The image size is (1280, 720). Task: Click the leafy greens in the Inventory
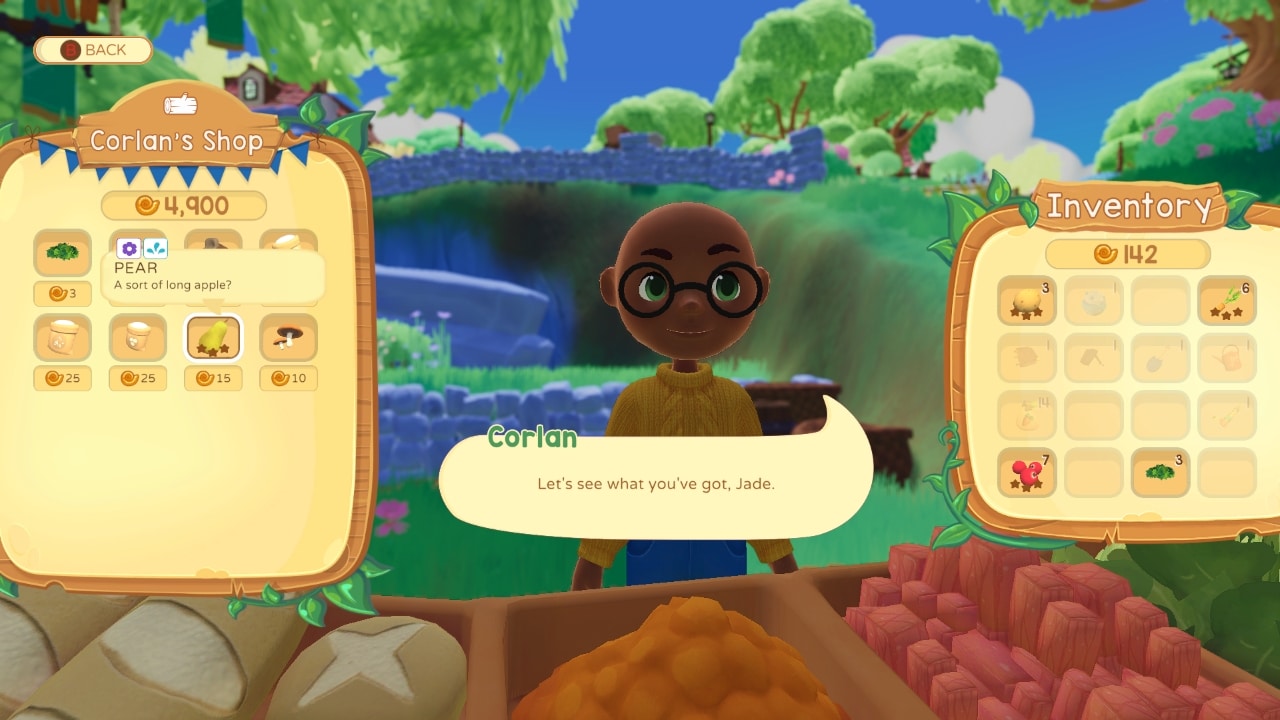tap(1160, 472)
